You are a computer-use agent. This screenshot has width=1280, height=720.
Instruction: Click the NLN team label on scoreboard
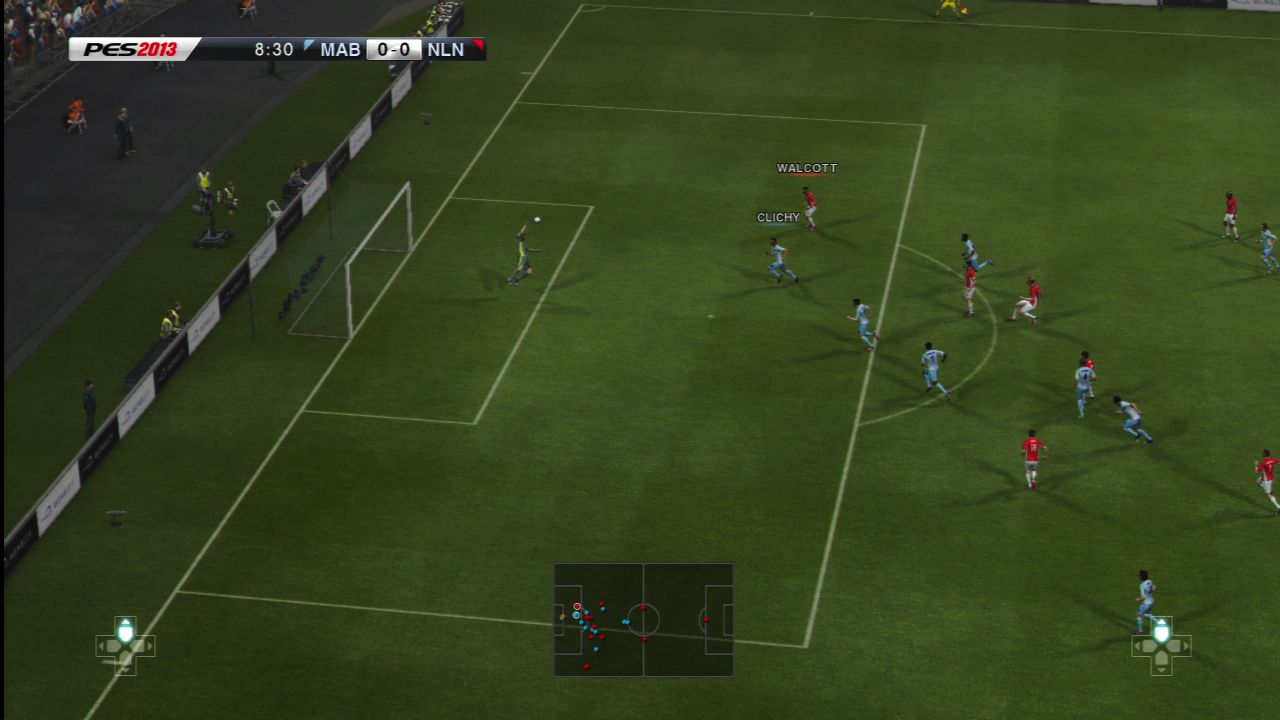point(445,49)
